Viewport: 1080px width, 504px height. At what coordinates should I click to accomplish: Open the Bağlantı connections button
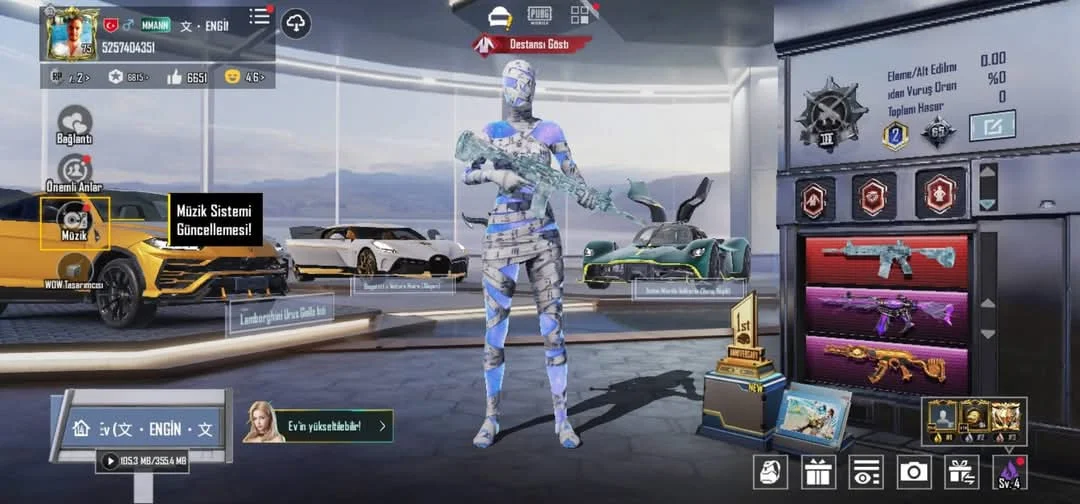tap(74, 124)
